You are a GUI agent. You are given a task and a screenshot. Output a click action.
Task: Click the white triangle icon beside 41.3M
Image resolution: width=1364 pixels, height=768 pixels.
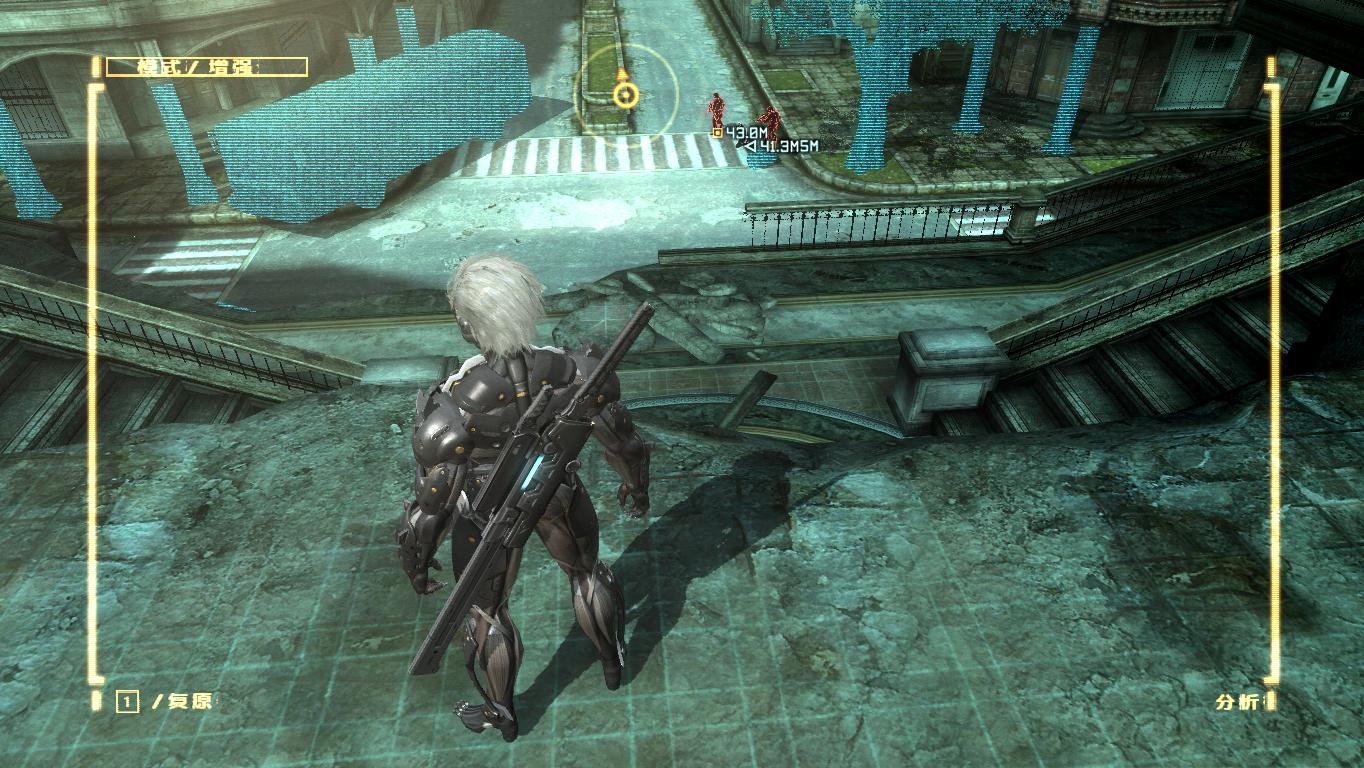(x=748, y=146)
